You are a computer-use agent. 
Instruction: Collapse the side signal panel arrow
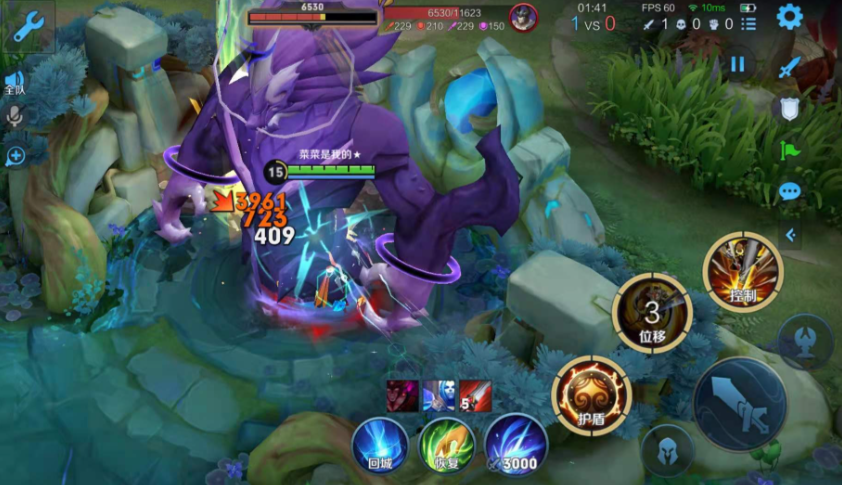pos(790,235)
